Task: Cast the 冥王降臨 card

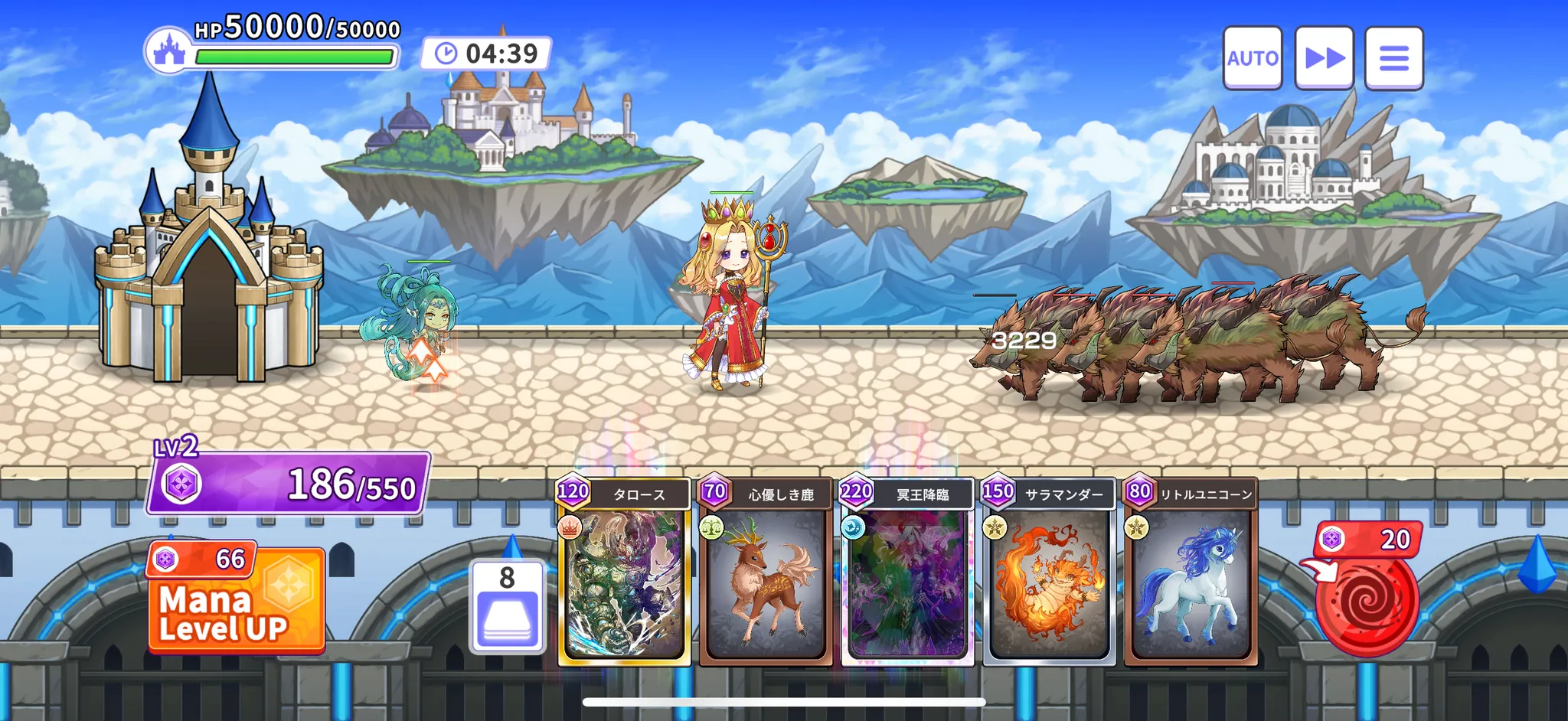Action: click(907, 573)
